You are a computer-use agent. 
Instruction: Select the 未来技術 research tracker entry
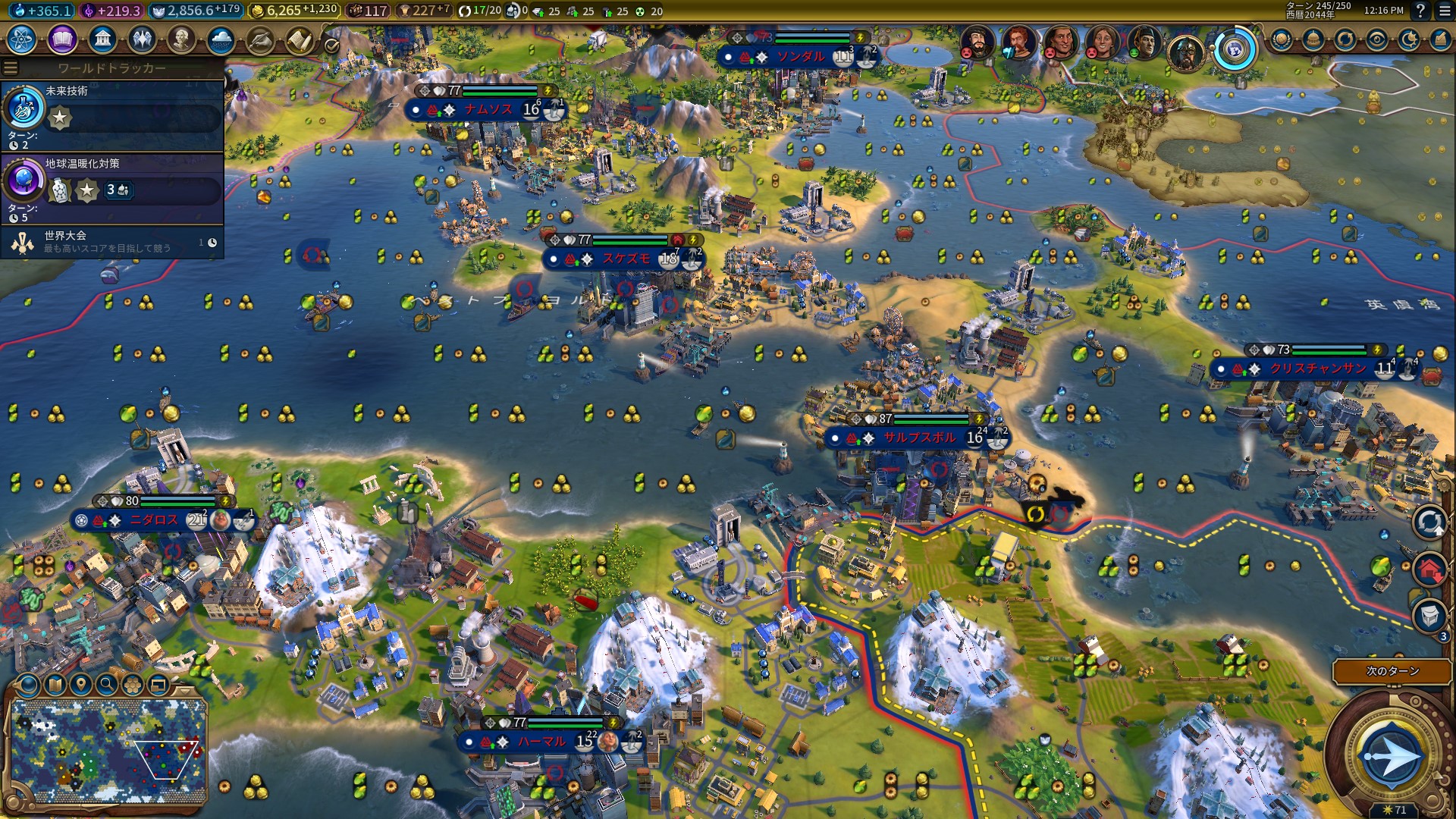click(x=114, y=114)
